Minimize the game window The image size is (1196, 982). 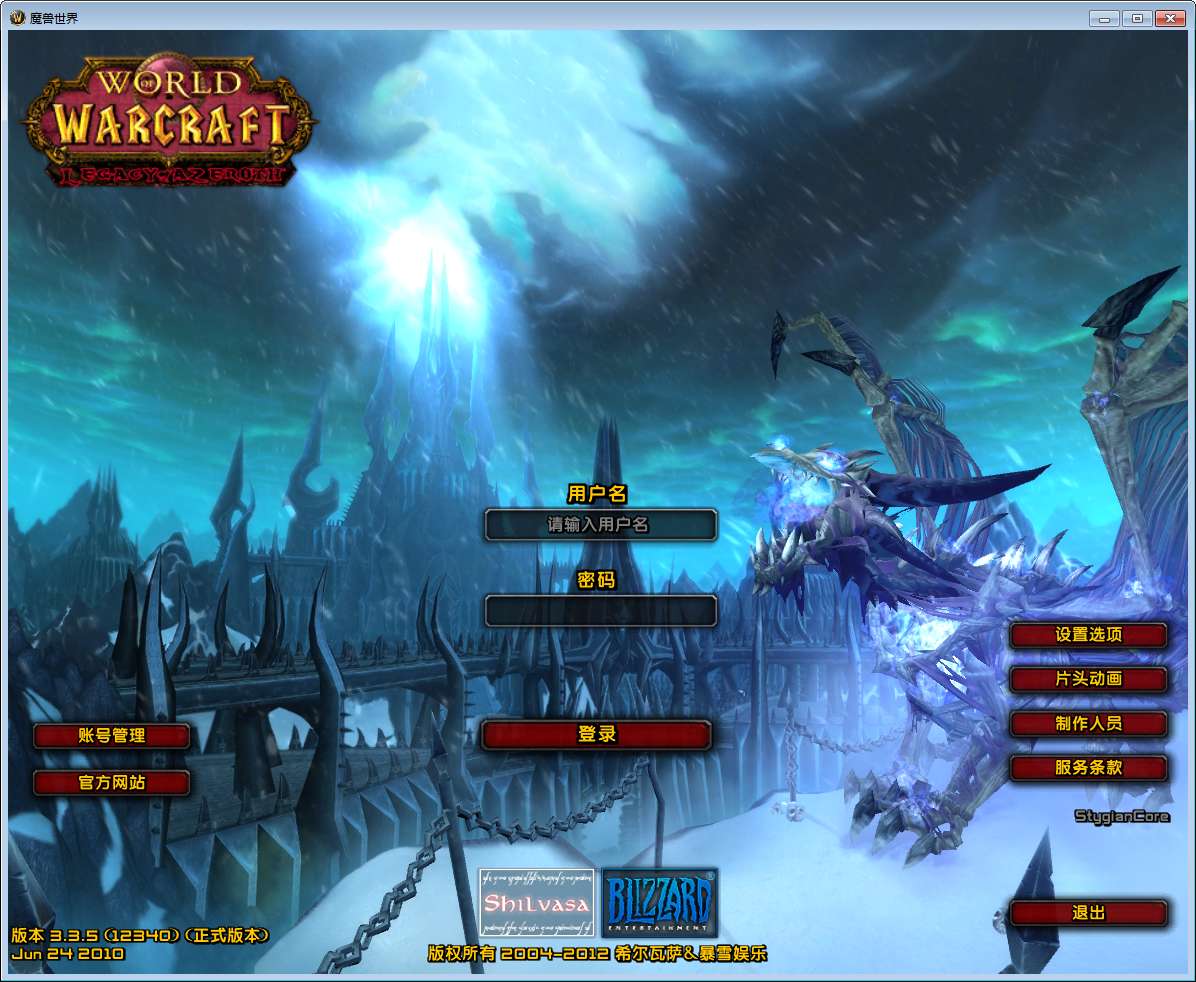tap(1104, 18)
